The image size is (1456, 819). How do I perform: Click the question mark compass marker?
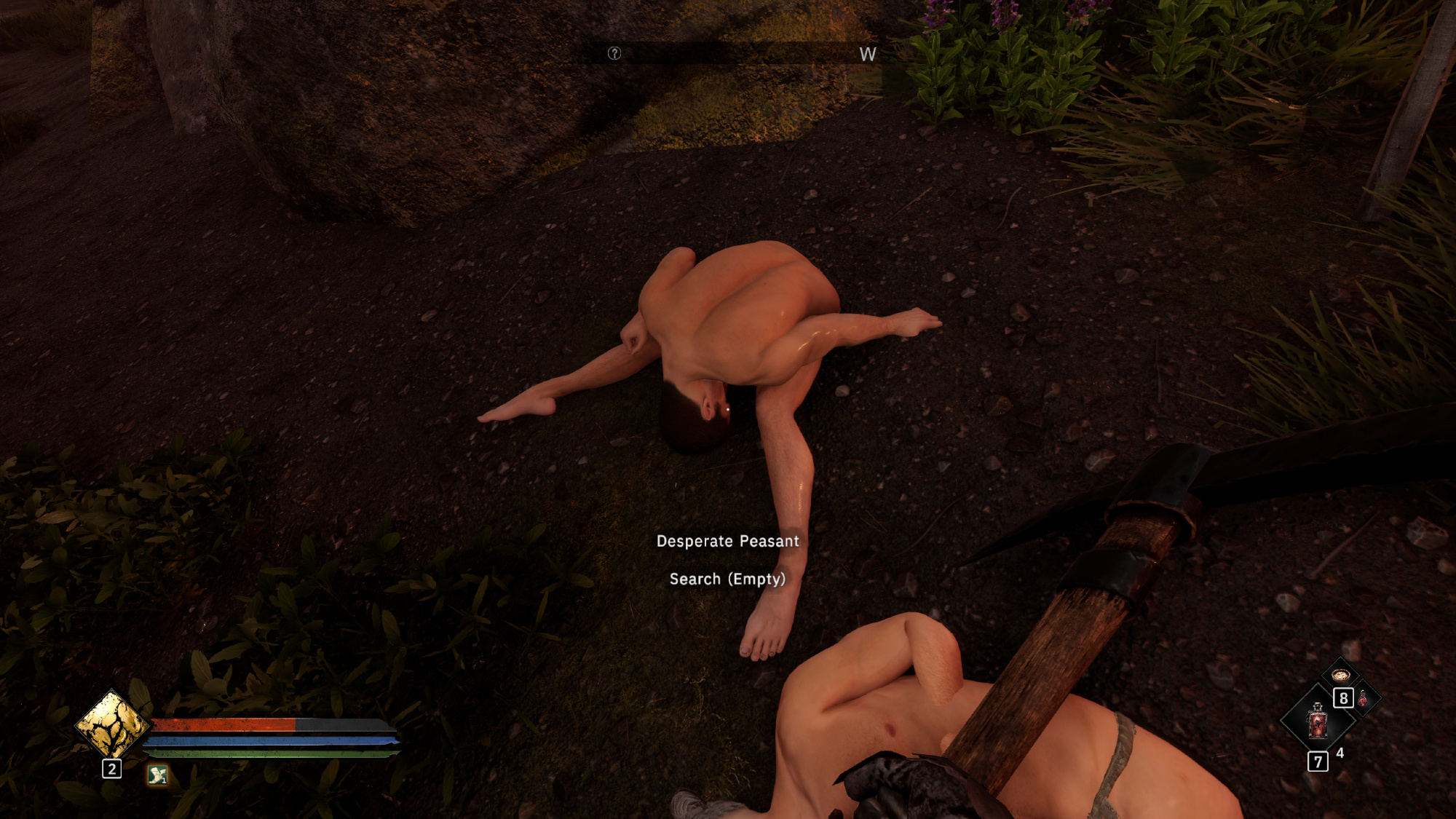pyautogui.click(x=614, y=53)
